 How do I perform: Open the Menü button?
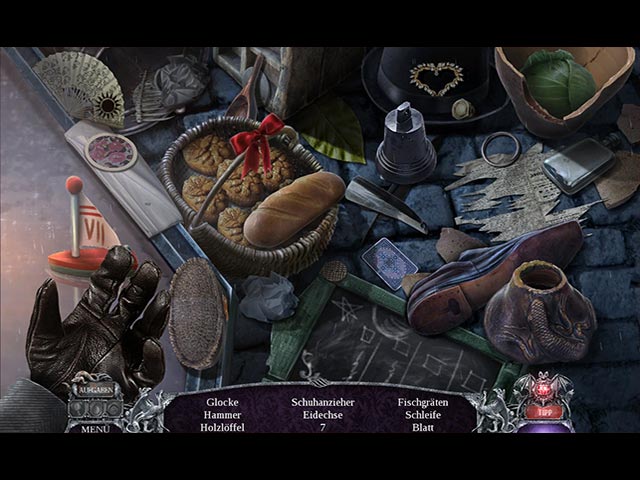click(95, 429)
